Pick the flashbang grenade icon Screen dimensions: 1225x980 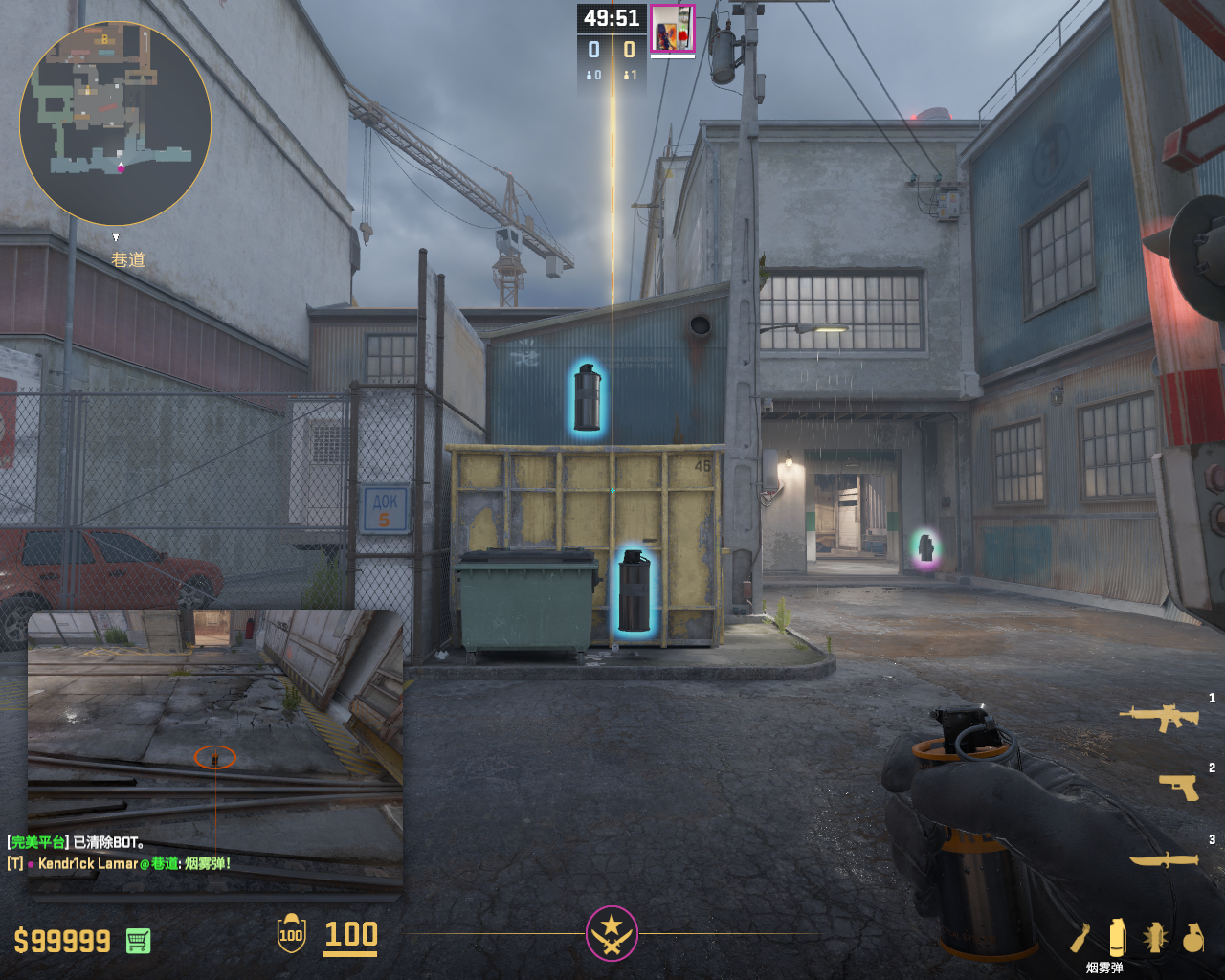(x=1155, y=938)
